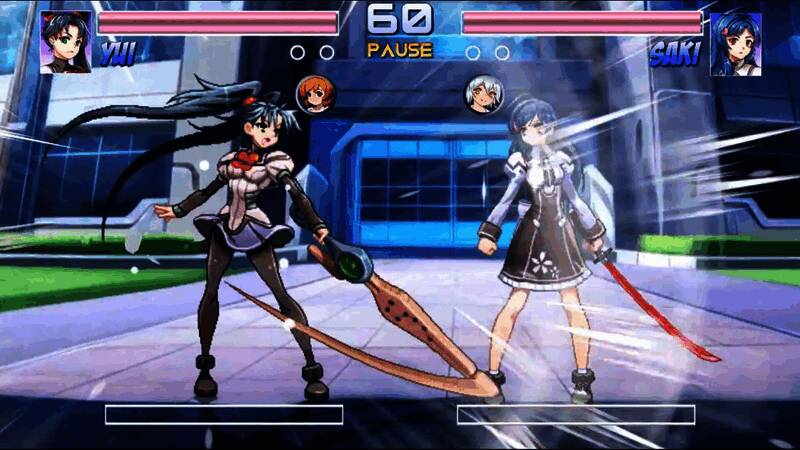Viewport: 800px width, 450px height.
Task: Select Saki's character portrait
Action: click(735, 43)
